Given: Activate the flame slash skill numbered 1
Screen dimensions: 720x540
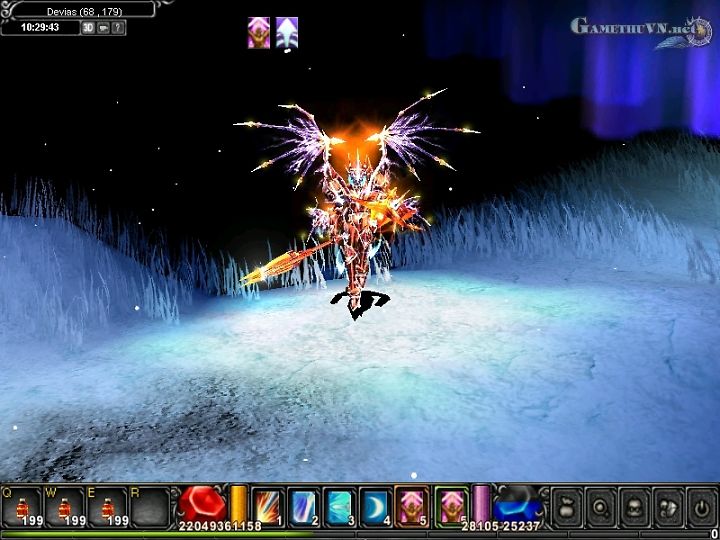Looking at the screenshot, I should [x=269, y=507].
